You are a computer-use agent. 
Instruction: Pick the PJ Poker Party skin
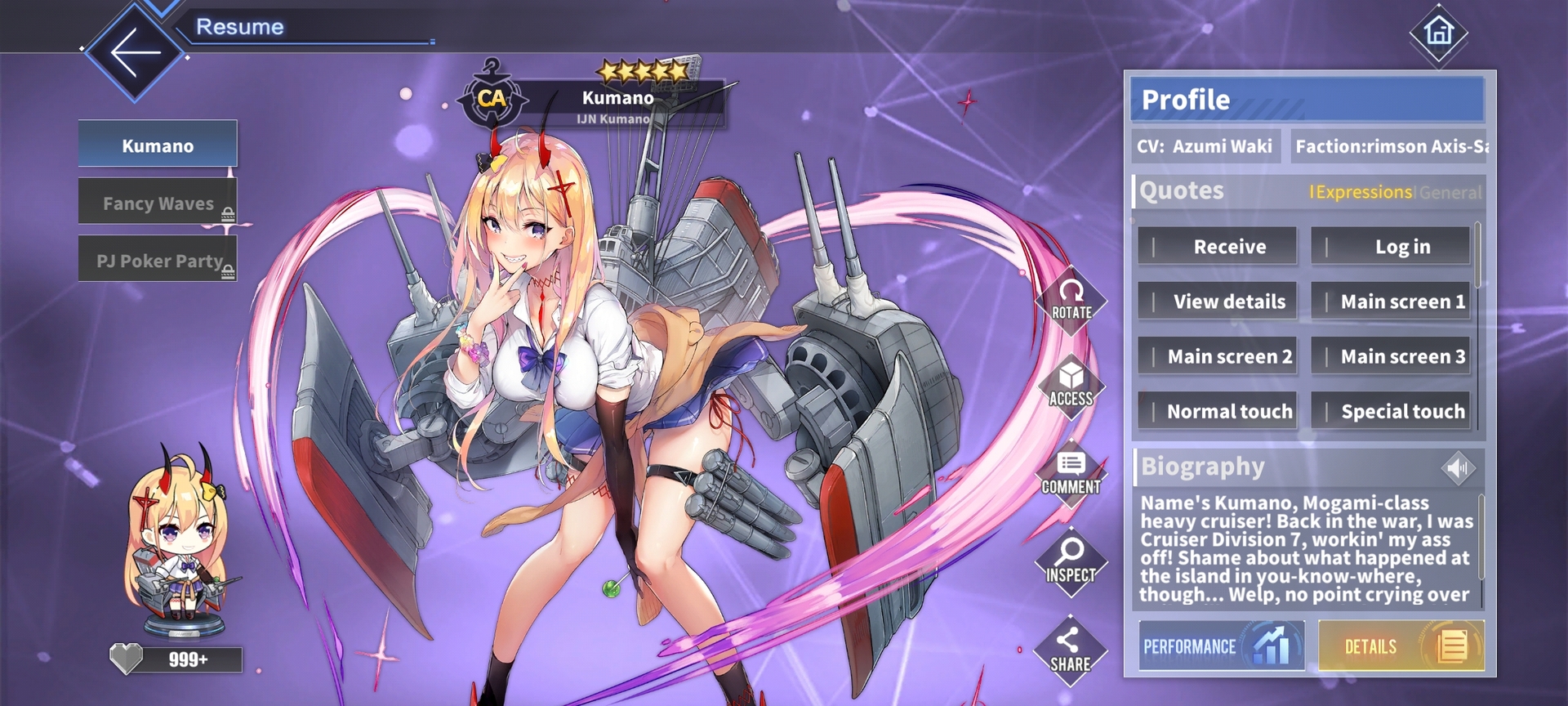158,261
